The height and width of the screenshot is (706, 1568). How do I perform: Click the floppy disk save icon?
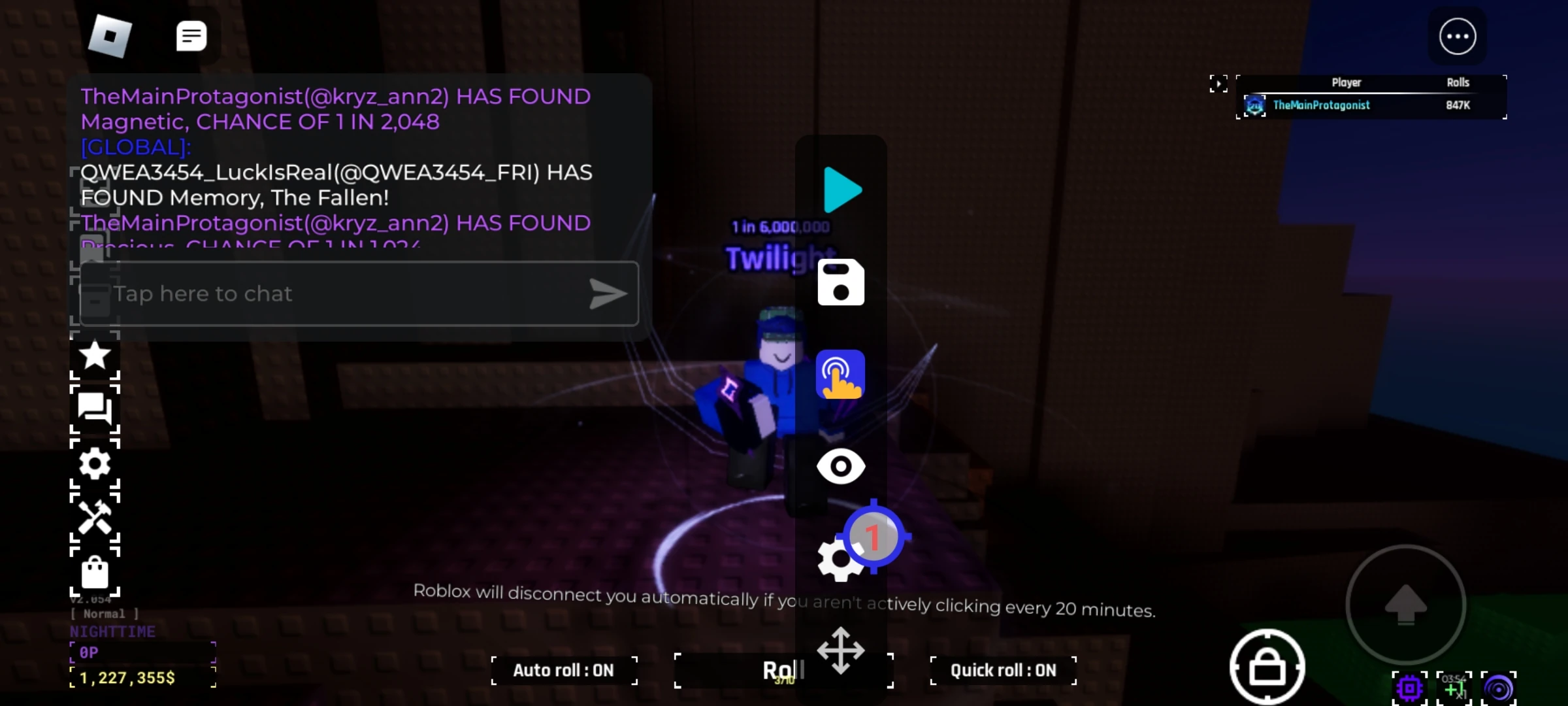841,283
